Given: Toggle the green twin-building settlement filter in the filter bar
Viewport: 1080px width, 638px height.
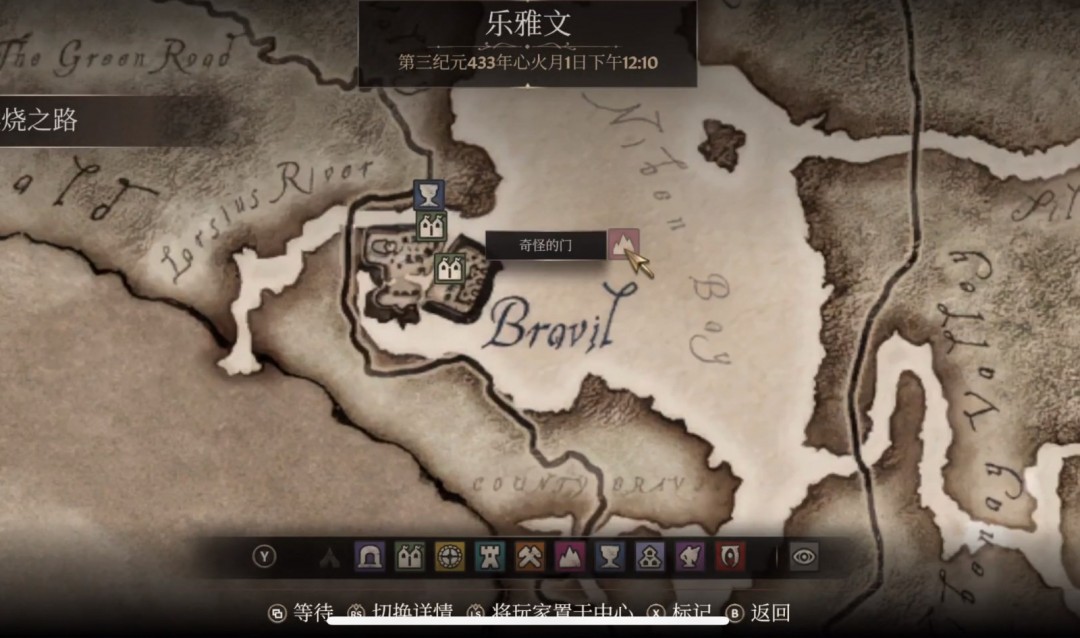Looking at the screenshot, I should (410, 557).
